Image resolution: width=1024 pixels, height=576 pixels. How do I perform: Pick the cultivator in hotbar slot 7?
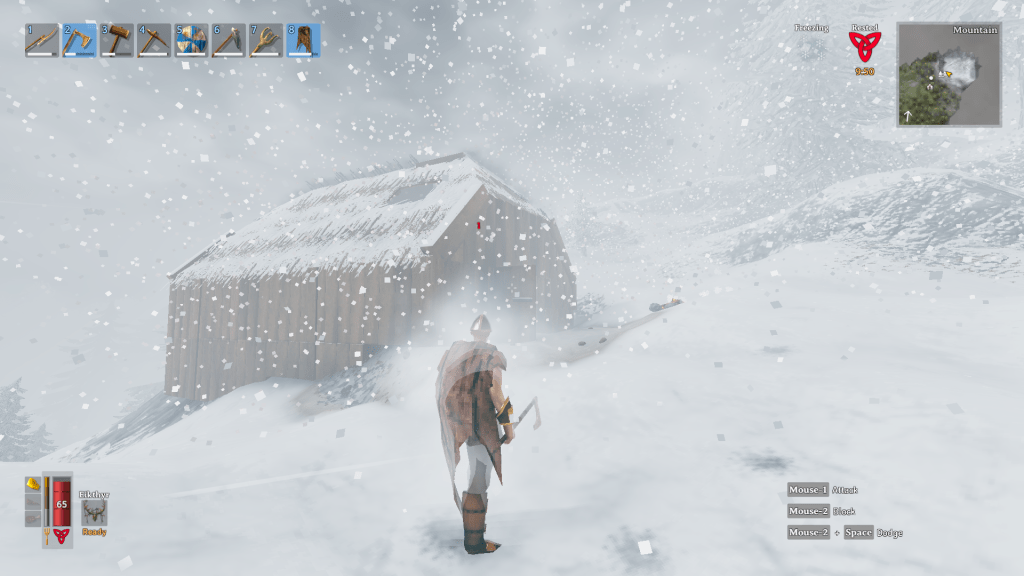266,40
